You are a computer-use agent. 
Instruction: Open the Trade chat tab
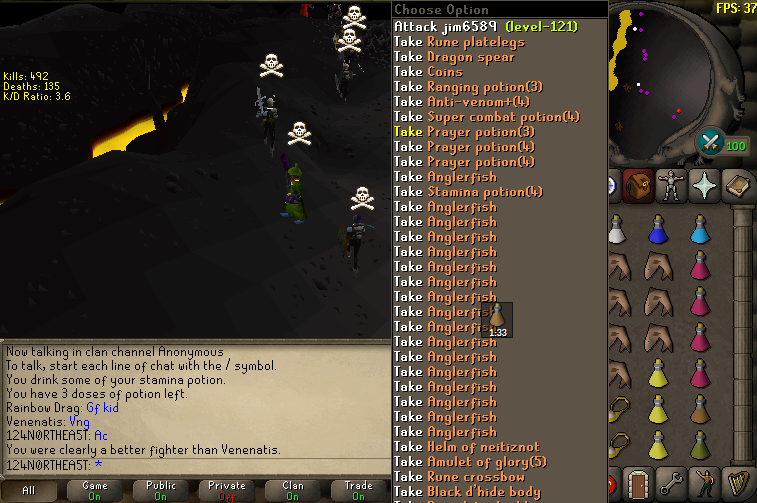(358, 490)
